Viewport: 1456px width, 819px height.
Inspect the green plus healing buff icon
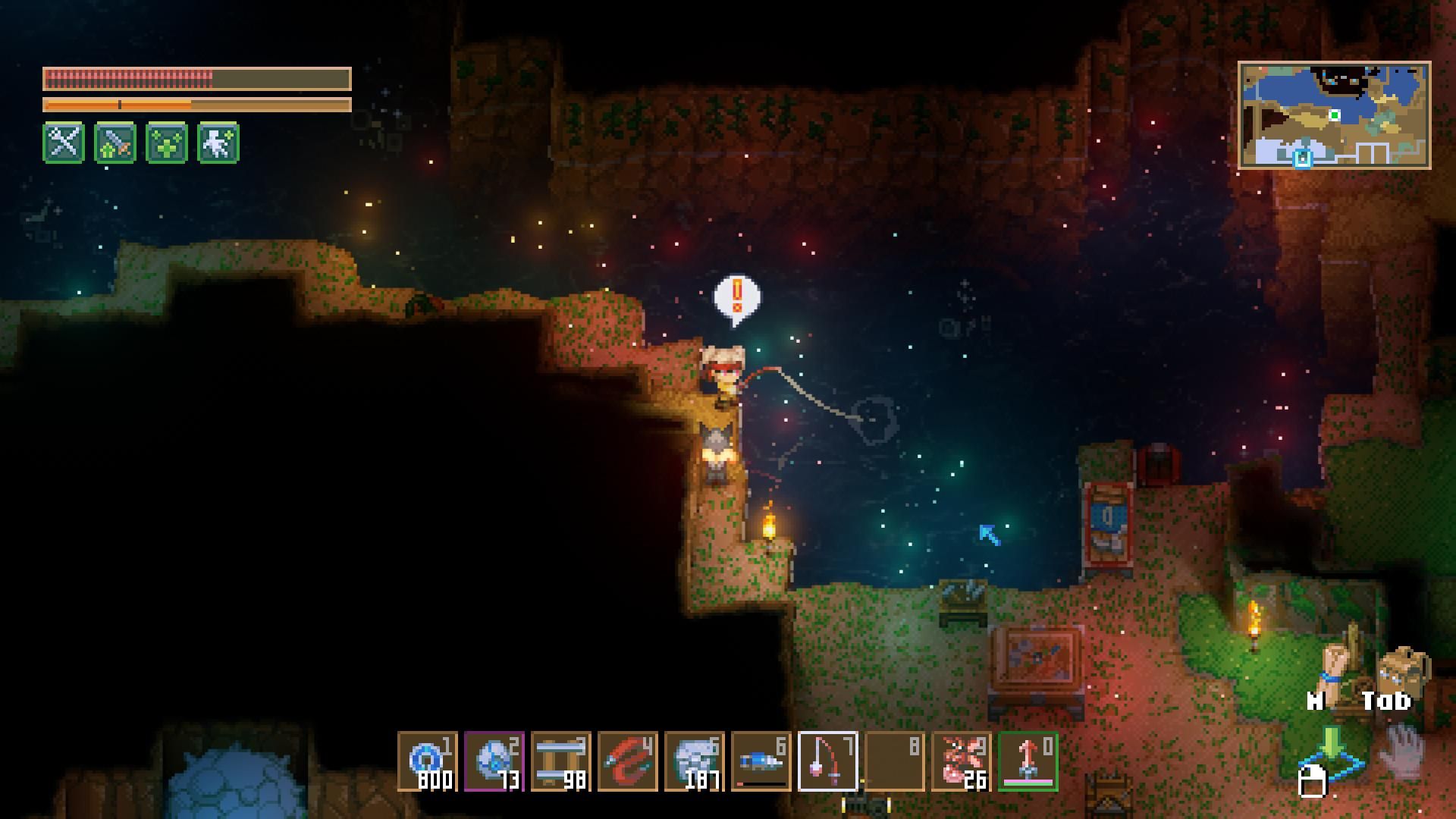tap(167, 142)
